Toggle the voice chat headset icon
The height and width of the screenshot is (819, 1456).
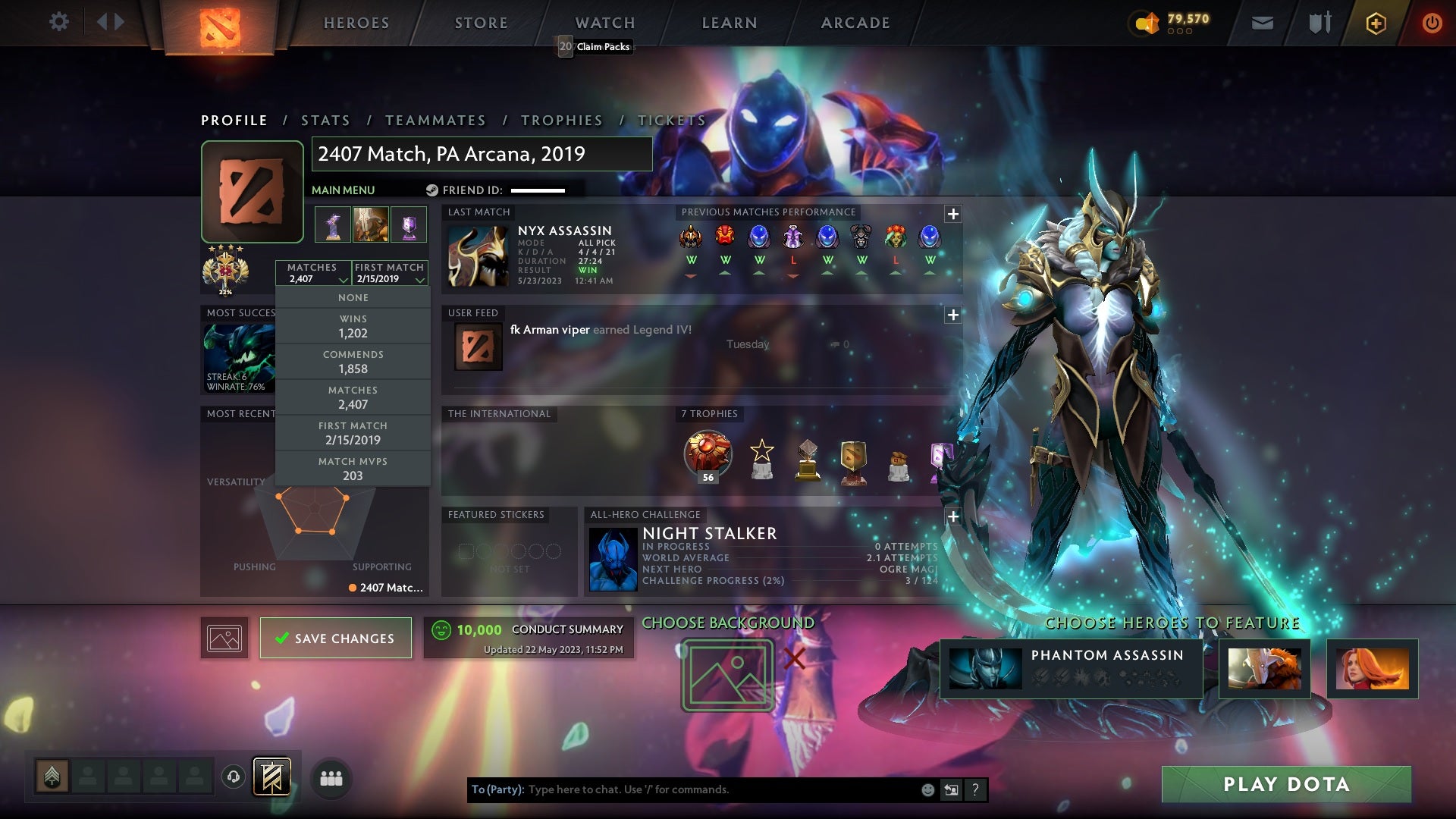pos(232,777)
